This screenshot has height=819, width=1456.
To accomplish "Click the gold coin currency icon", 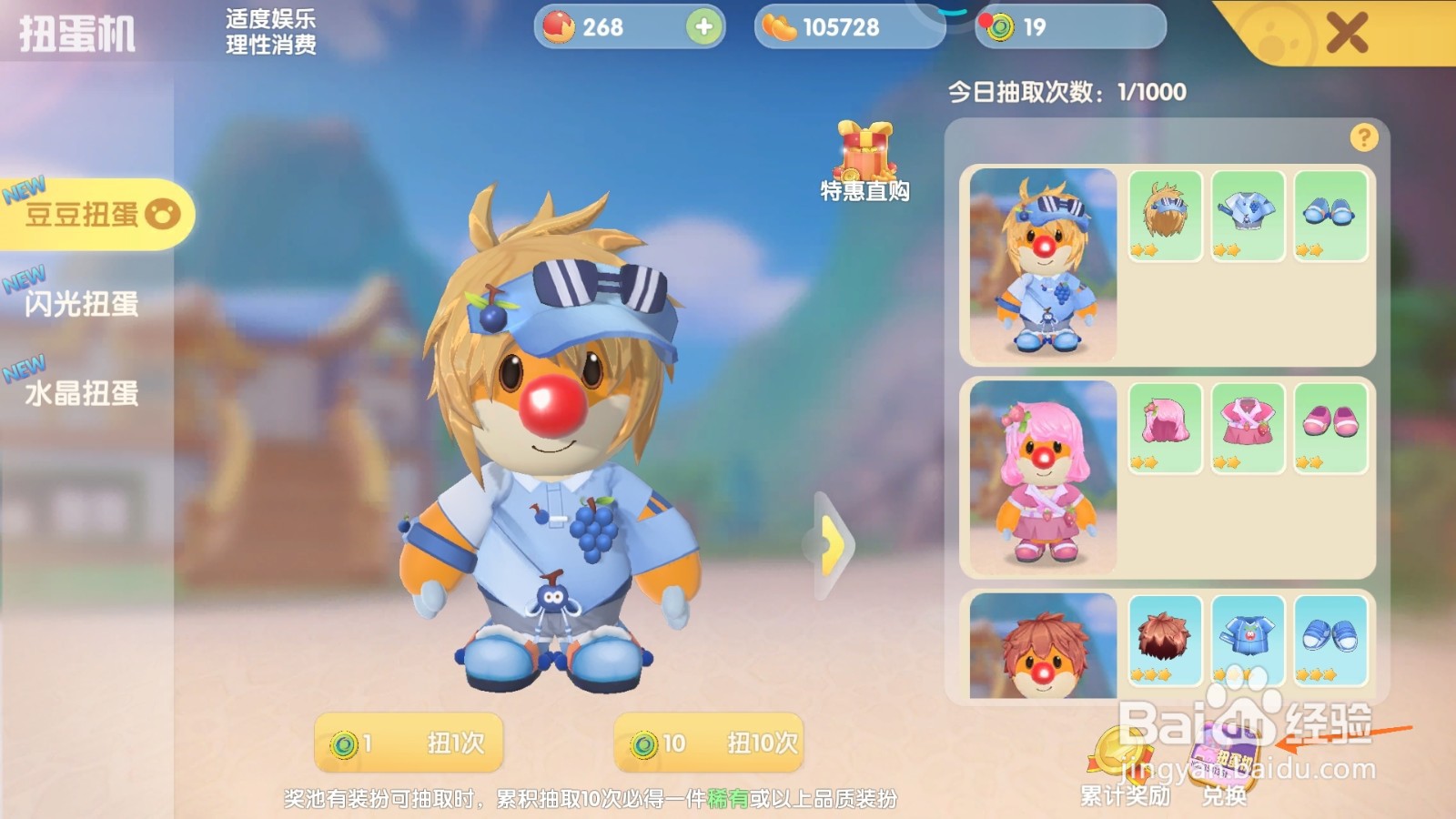I will [777, 28].
